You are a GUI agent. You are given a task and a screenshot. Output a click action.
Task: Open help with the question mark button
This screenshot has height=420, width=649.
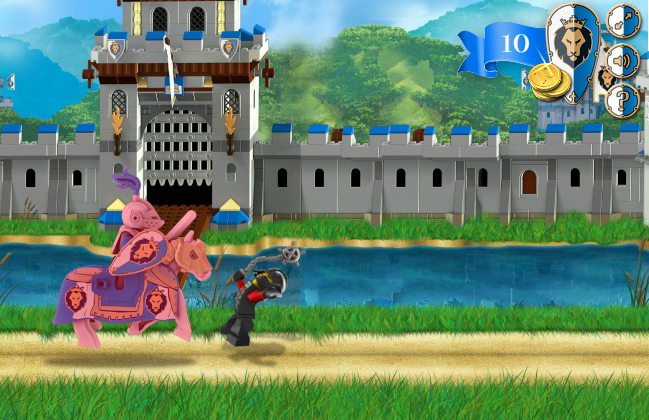tap(622, 100)
